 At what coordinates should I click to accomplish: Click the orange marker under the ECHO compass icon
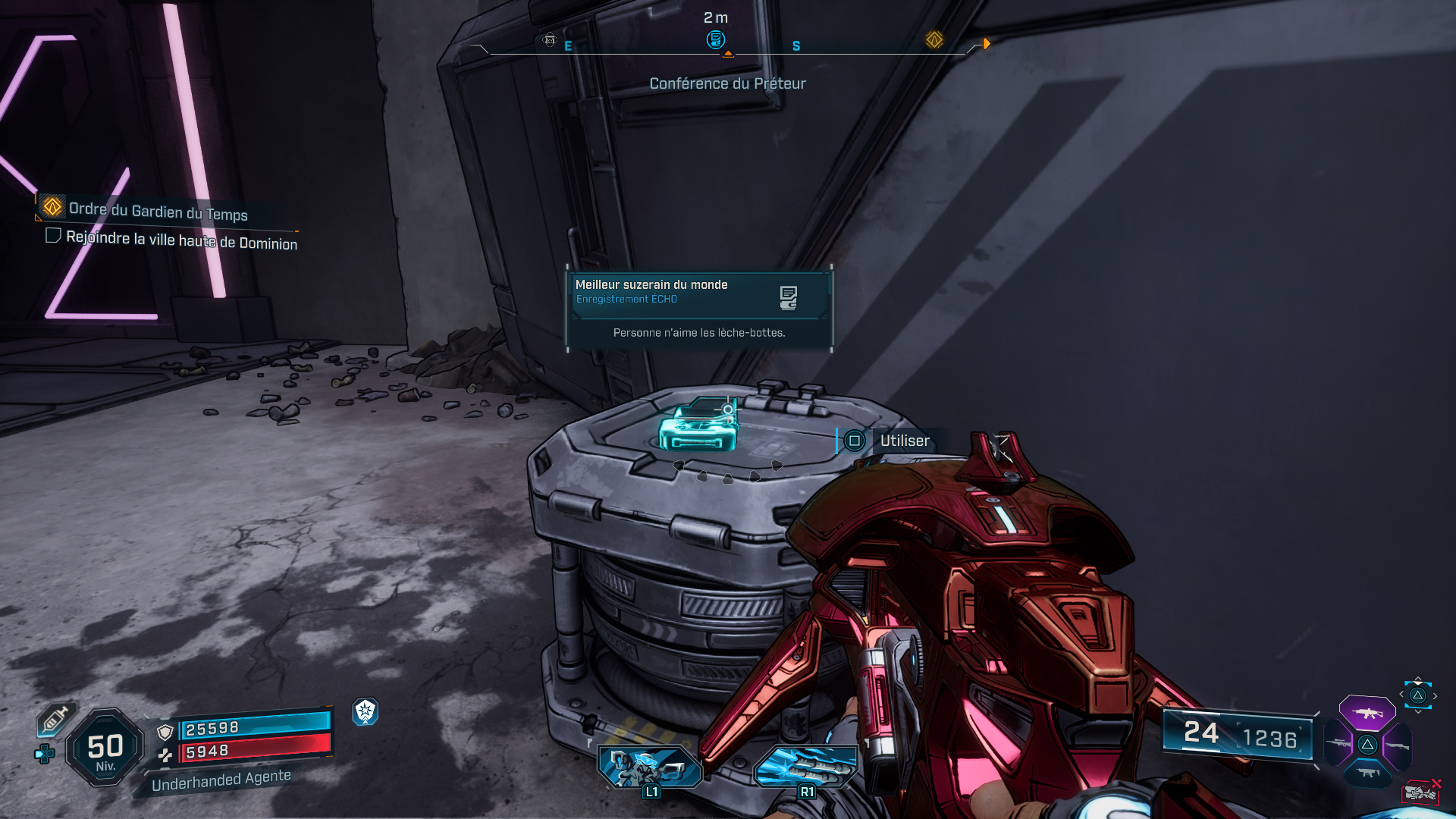pyautogui.click(x=729, y=53)
